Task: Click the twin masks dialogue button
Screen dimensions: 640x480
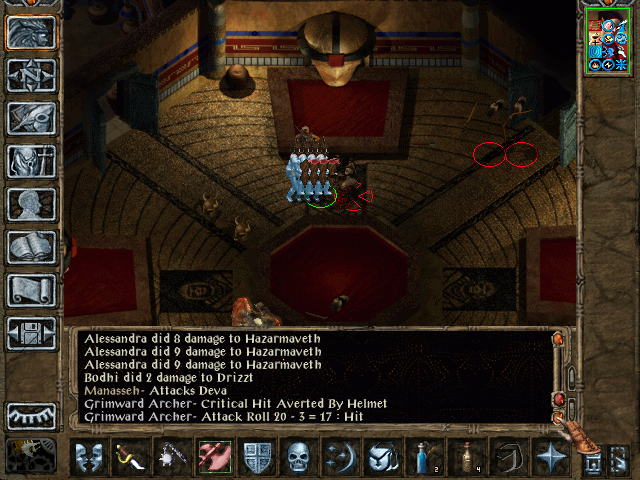Action: 89,457
